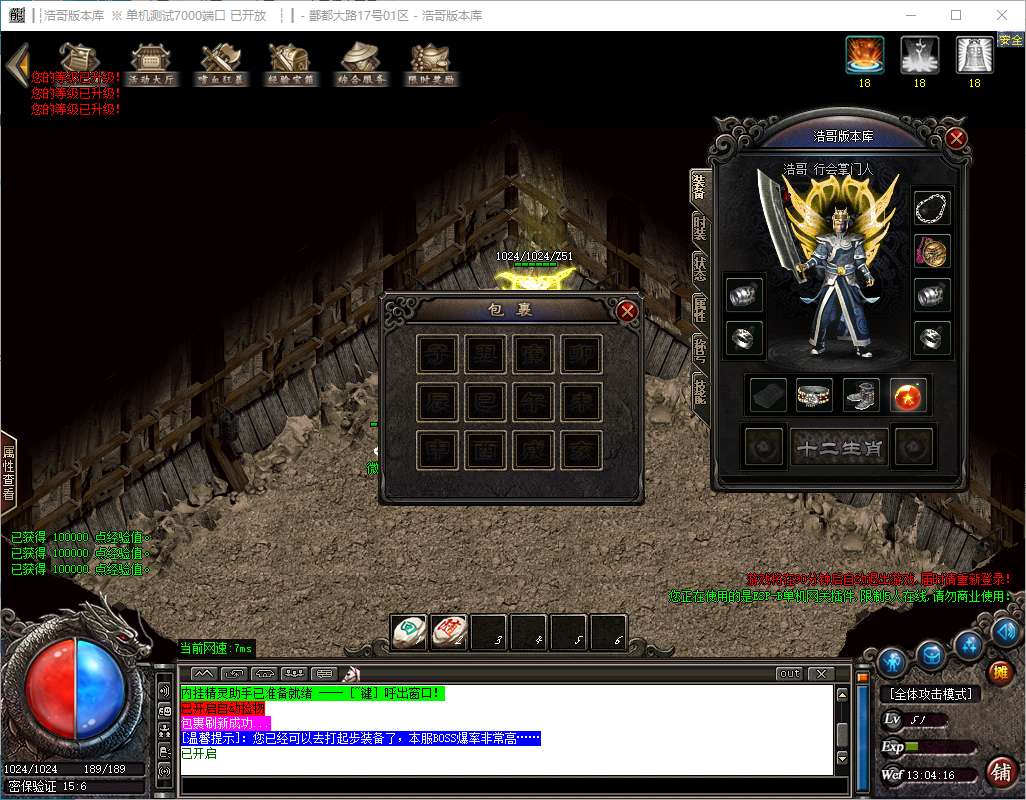Image resolution: width=1026 pixels, height=800 pixels.
Task: Maximize the game window
Action: pos(956,15)
